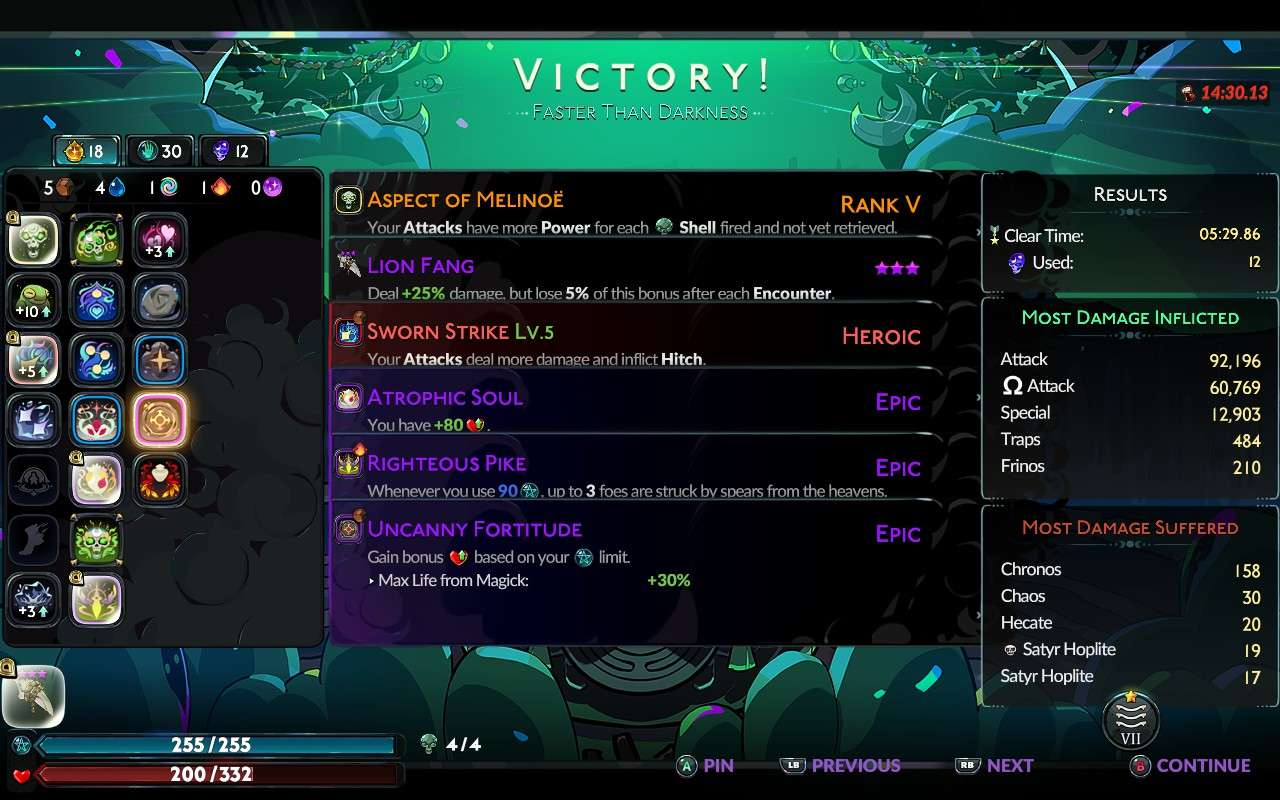Pin the highlighted boon

click(706, 766)
